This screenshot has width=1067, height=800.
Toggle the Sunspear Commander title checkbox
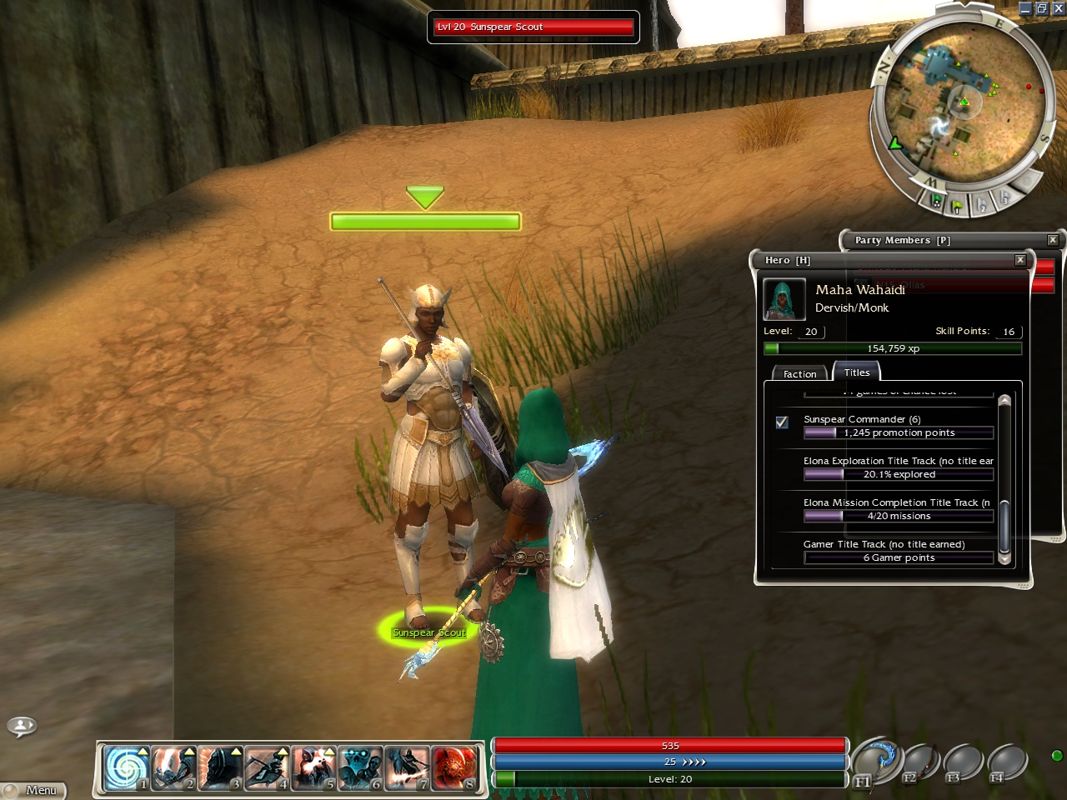(782, 422)
